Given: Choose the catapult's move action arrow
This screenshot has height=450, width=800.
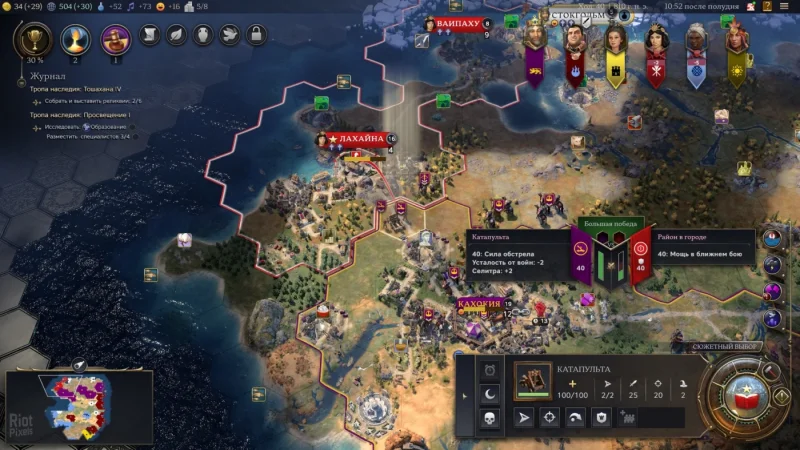Looking at the screenshot, I should click(x=524, y=417).
